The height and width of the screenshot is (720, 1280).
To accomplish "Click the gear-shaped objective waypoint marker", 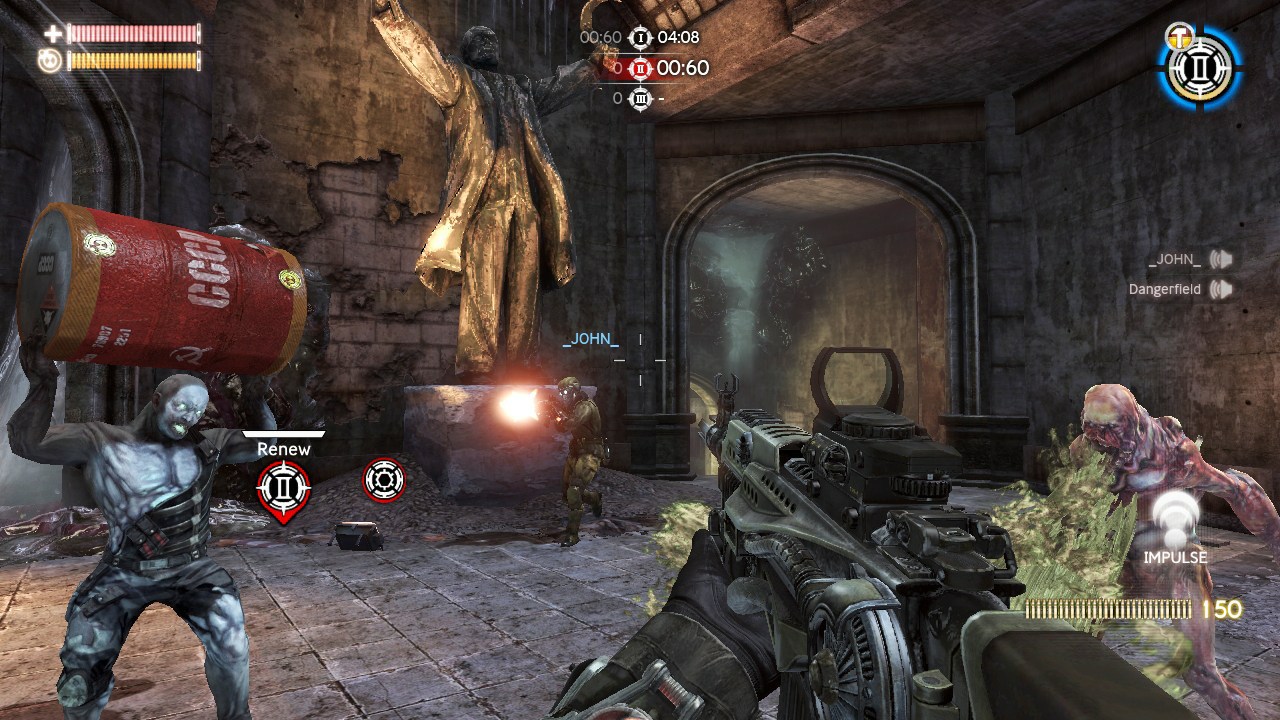I will click(383, 481).
